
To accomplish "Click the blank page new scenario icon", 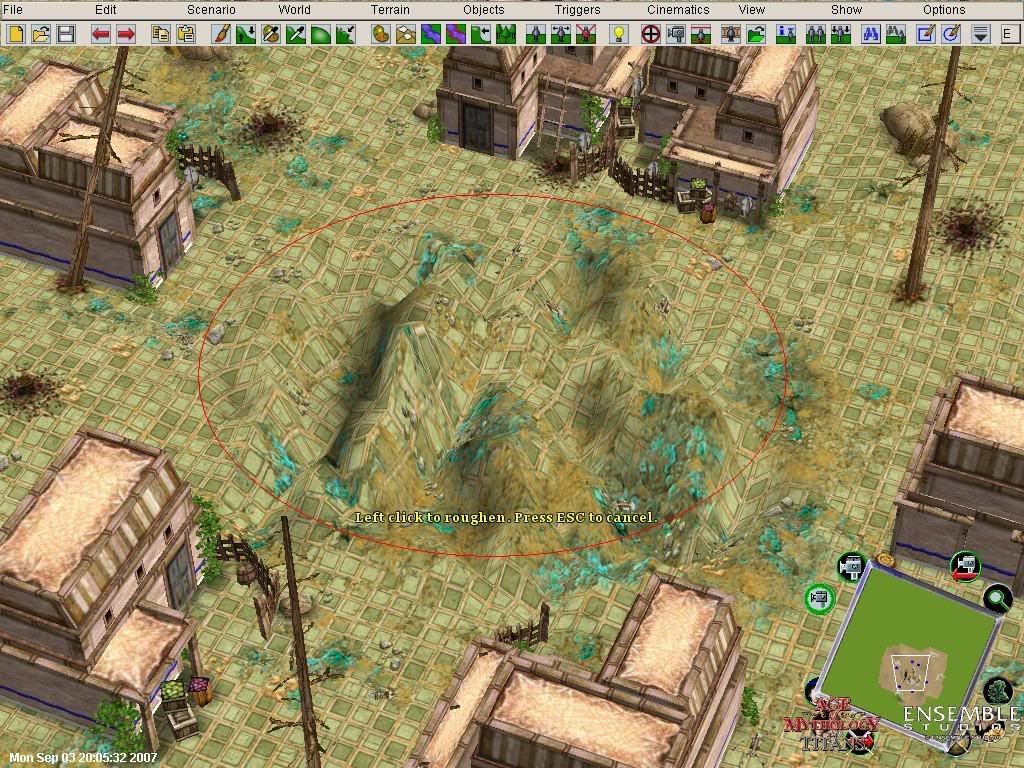I will coord(16,34).
